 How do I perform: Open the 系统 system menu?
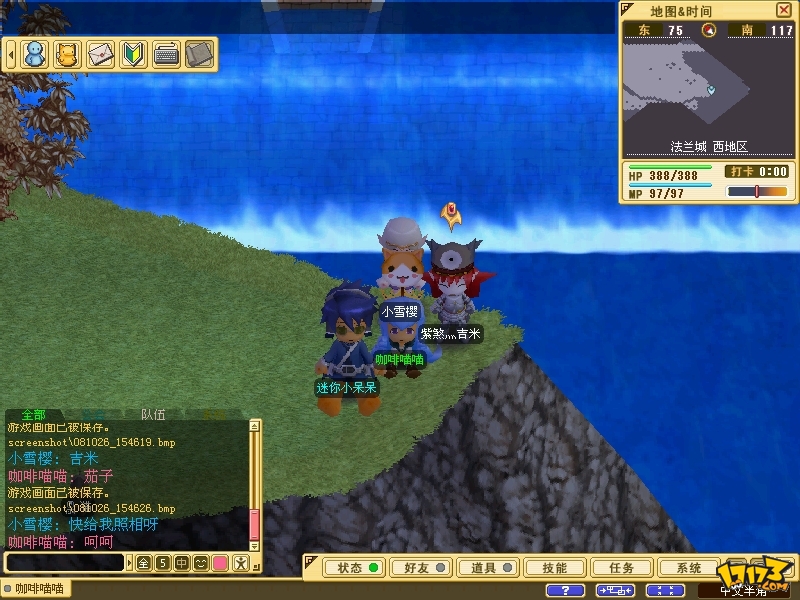(x=689, y=568)
